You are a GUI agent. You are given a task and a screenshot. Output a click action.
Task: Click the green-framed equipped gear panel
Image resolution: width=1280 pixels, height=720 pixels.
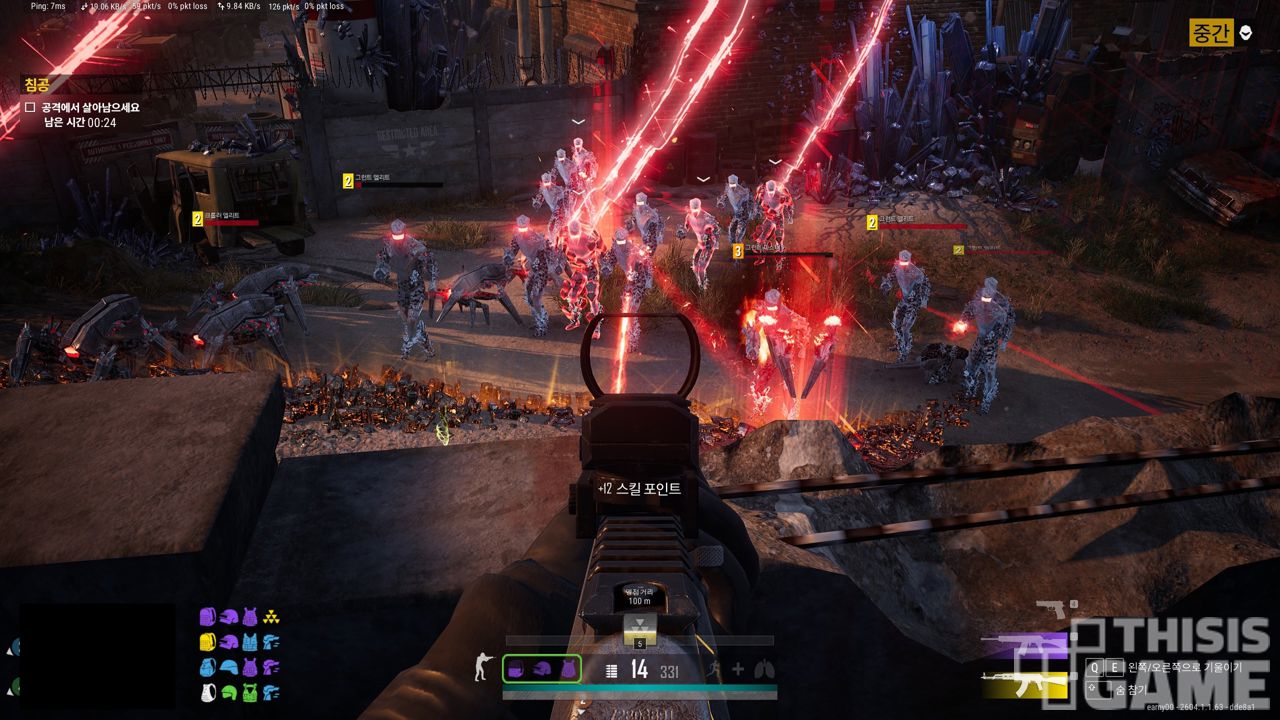click(541, 669)
